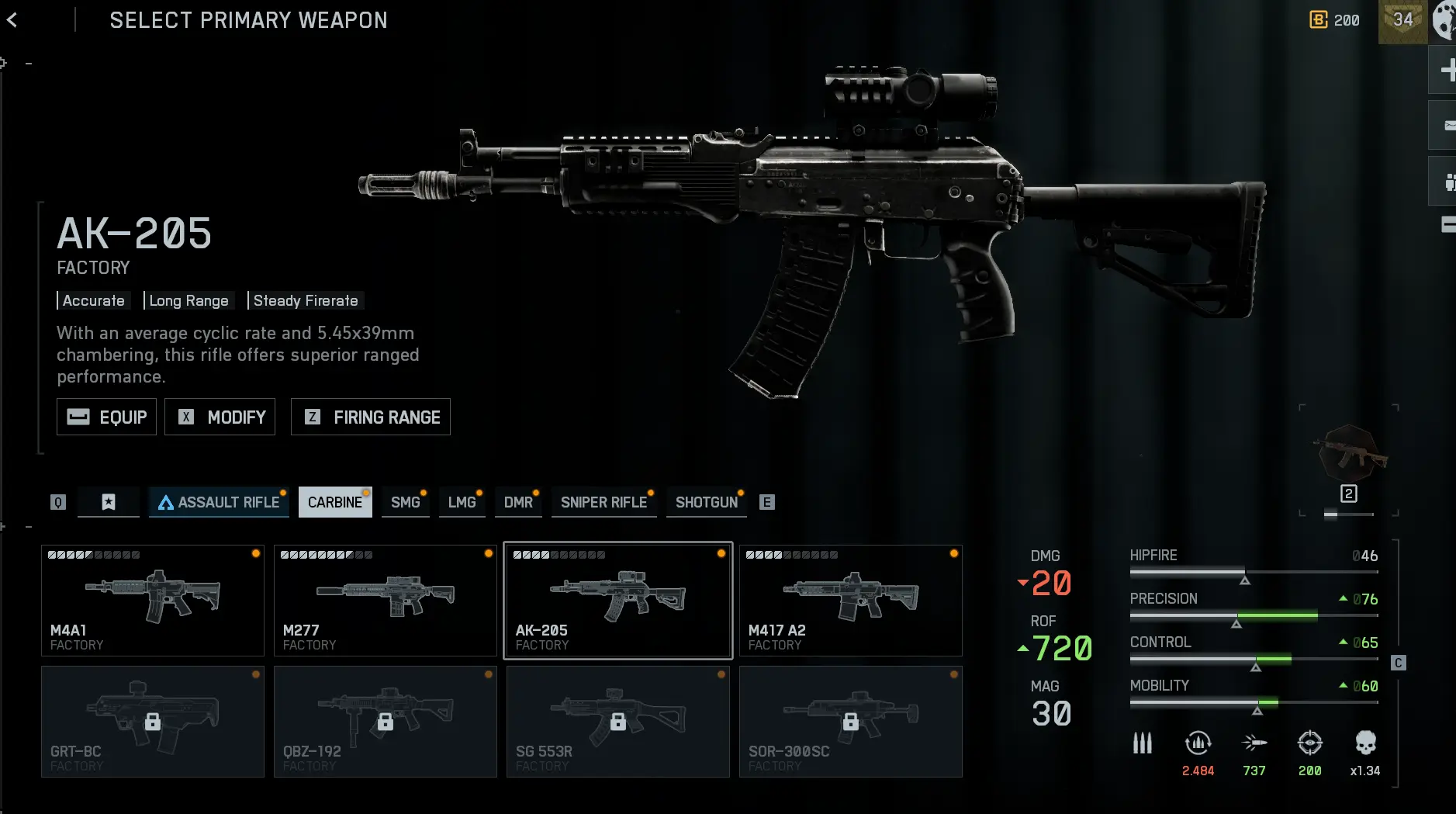Enter the Firing Range
The height and width of the screenshot is (814, 1456).
371,417
